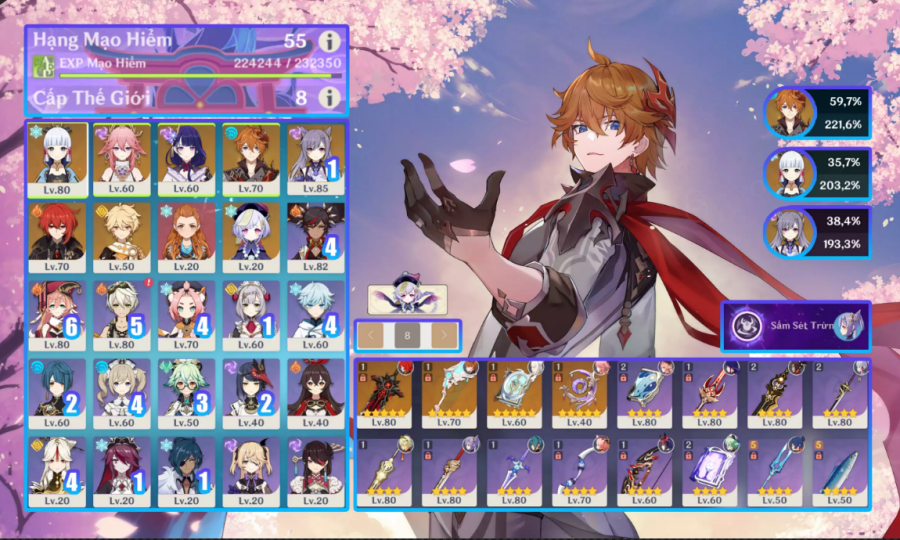Choose Yanfei's portrait with constellation 6
The width and height of the screenshot is (900, 540).
[57, 316]
